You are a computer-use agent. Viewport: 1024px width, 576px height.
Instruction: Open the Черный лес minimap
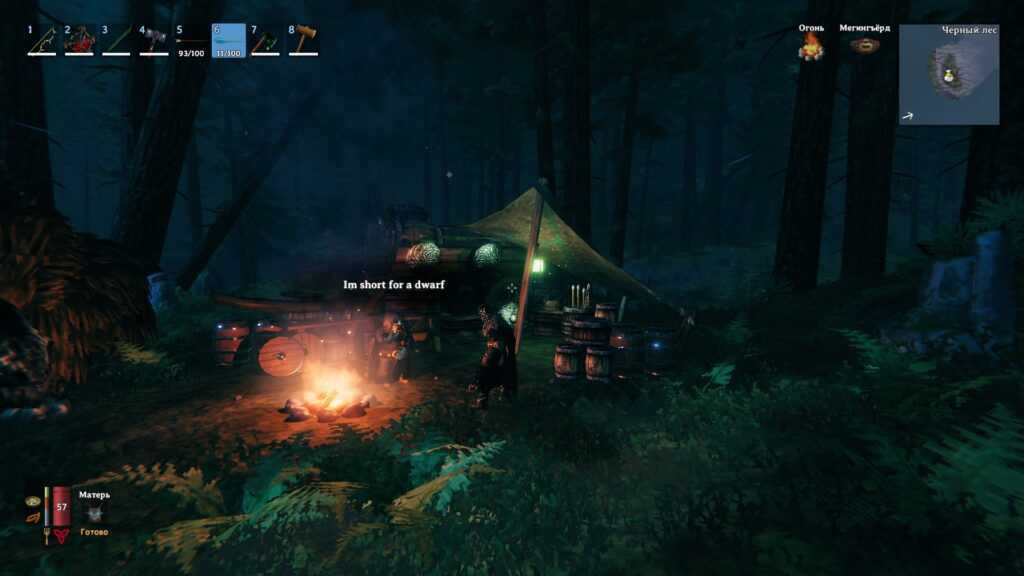[x=948, y=75]
